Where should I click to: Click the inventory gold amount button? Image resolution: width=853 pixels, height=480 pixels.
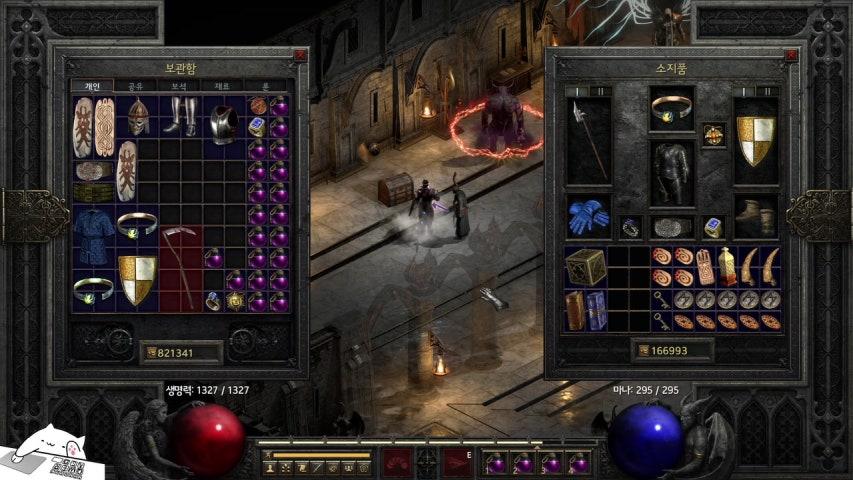pos(672,350)
